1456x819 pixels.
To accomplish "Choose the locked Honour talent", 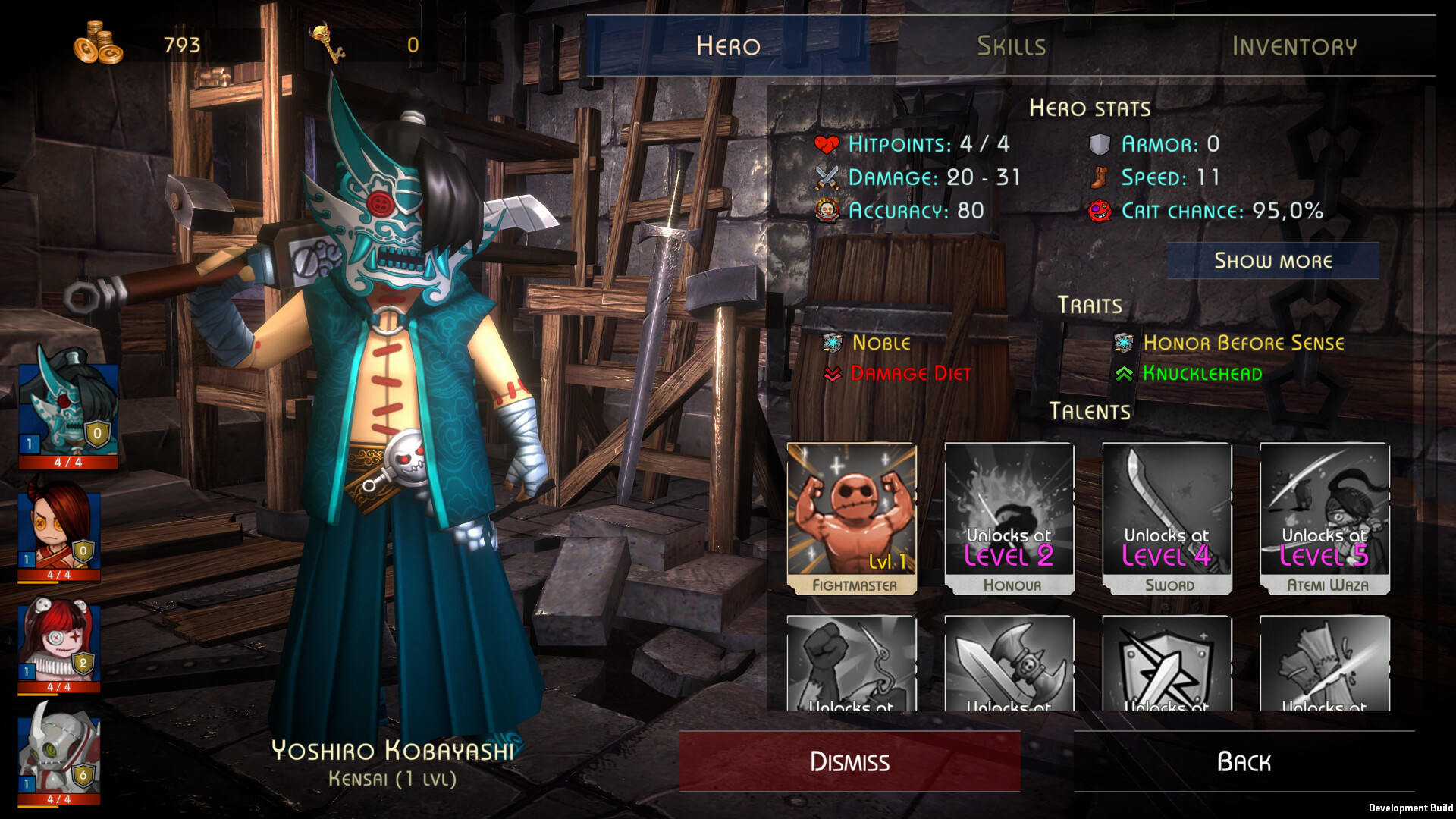I will coord(1010,518).
